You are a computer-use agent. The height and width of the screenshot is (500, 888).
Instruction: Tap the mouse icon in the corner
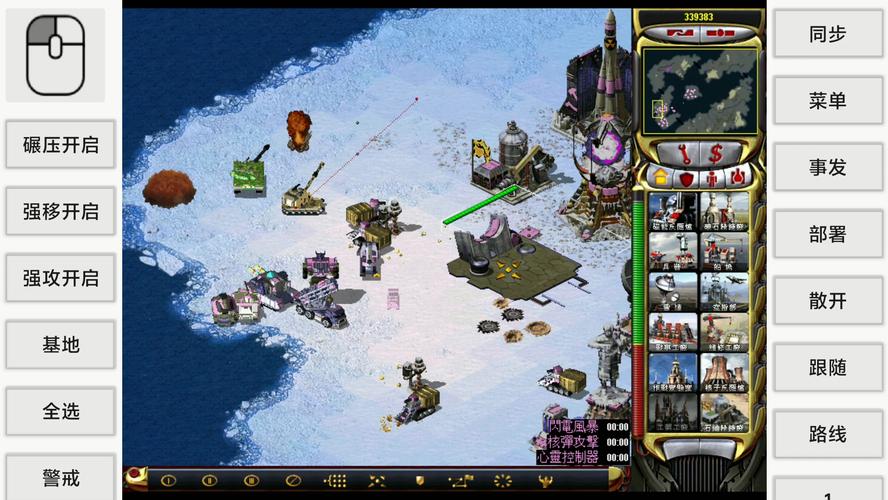[x=55, y=55]
